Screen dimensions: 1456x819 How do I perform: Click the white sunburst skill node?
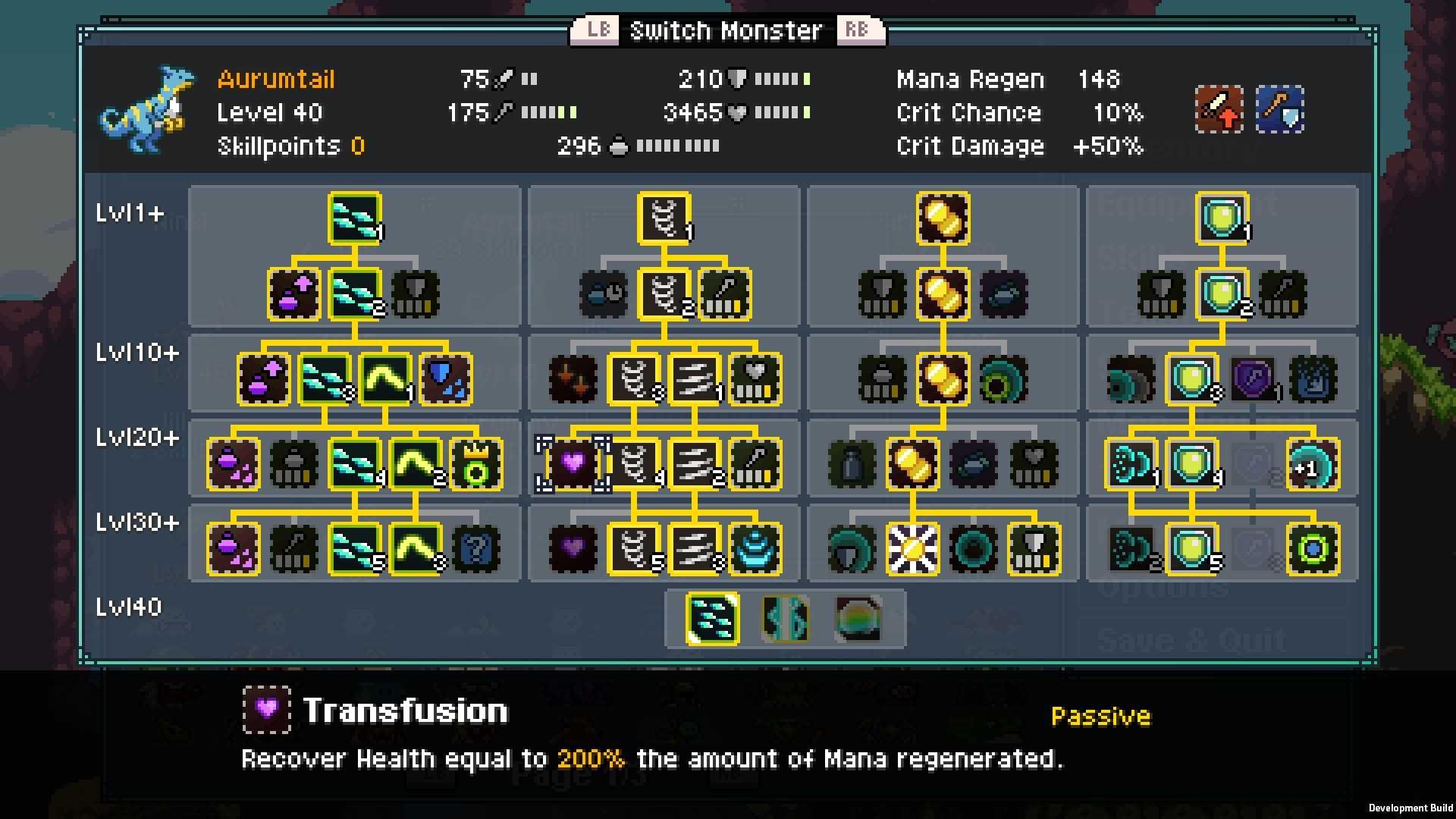[912, 548]
